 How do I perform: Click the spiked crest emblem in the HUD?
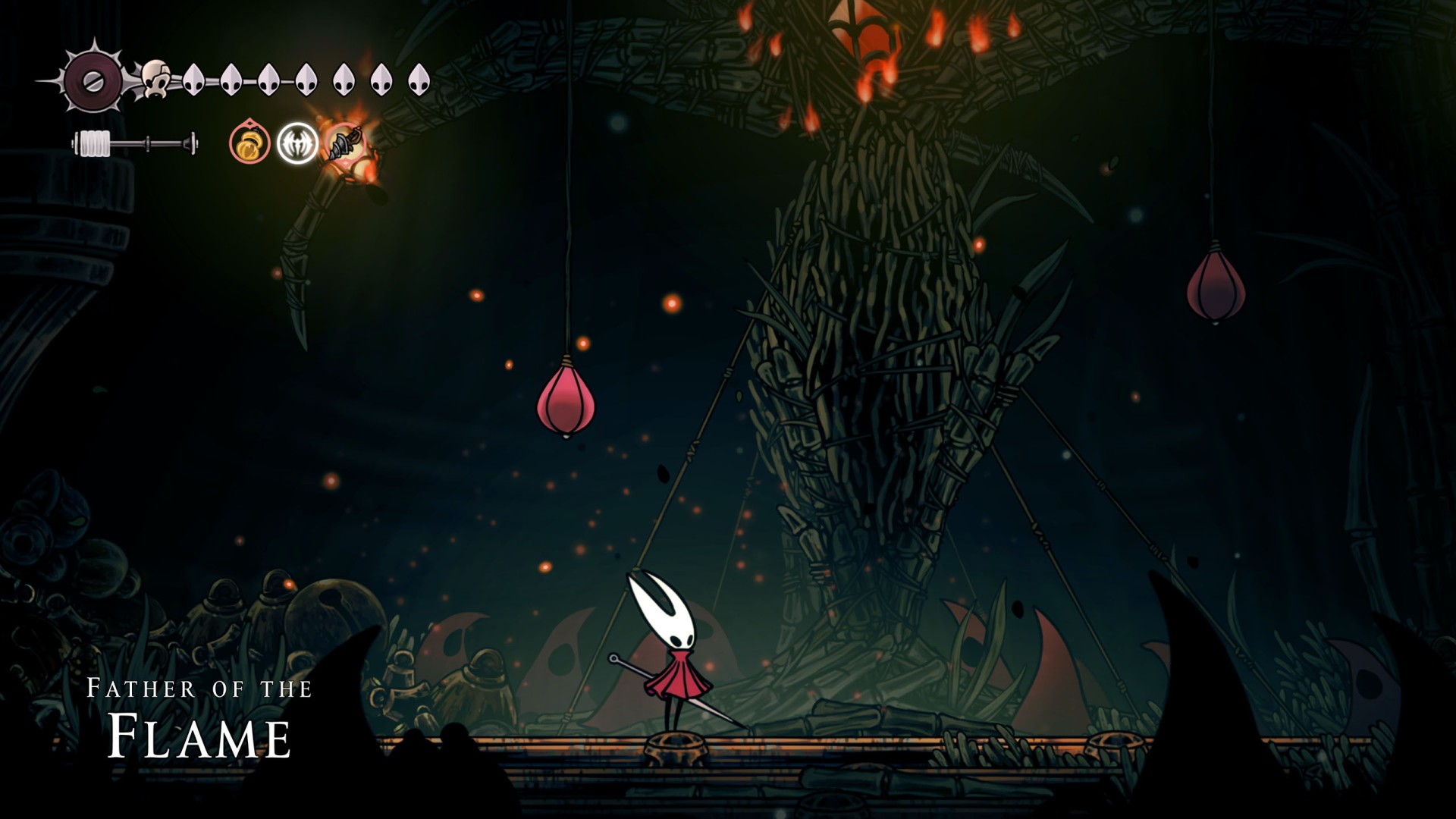tap(93, 80)
